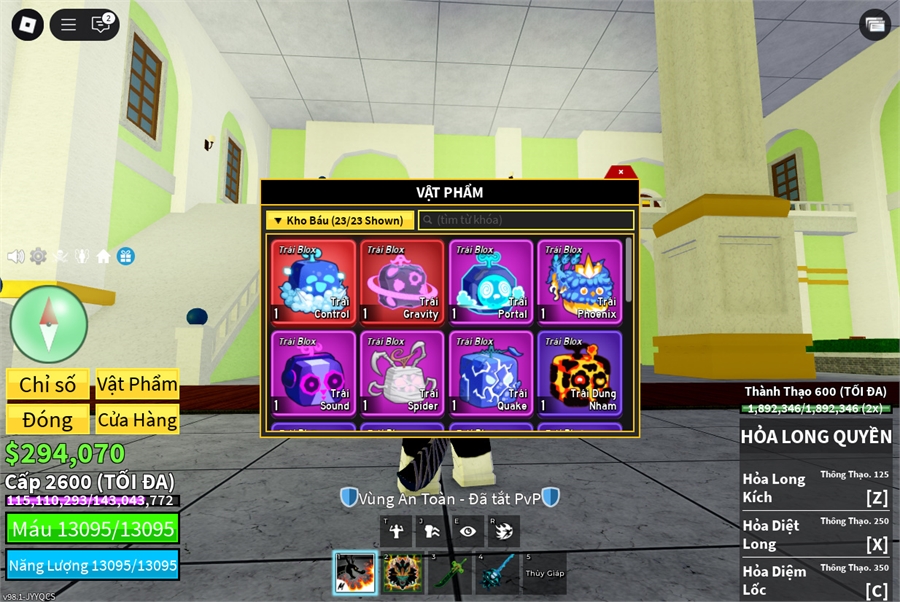This screenshot has width=900, height=602.
Task: Select the Control fruit item
Action: [314, 281]
